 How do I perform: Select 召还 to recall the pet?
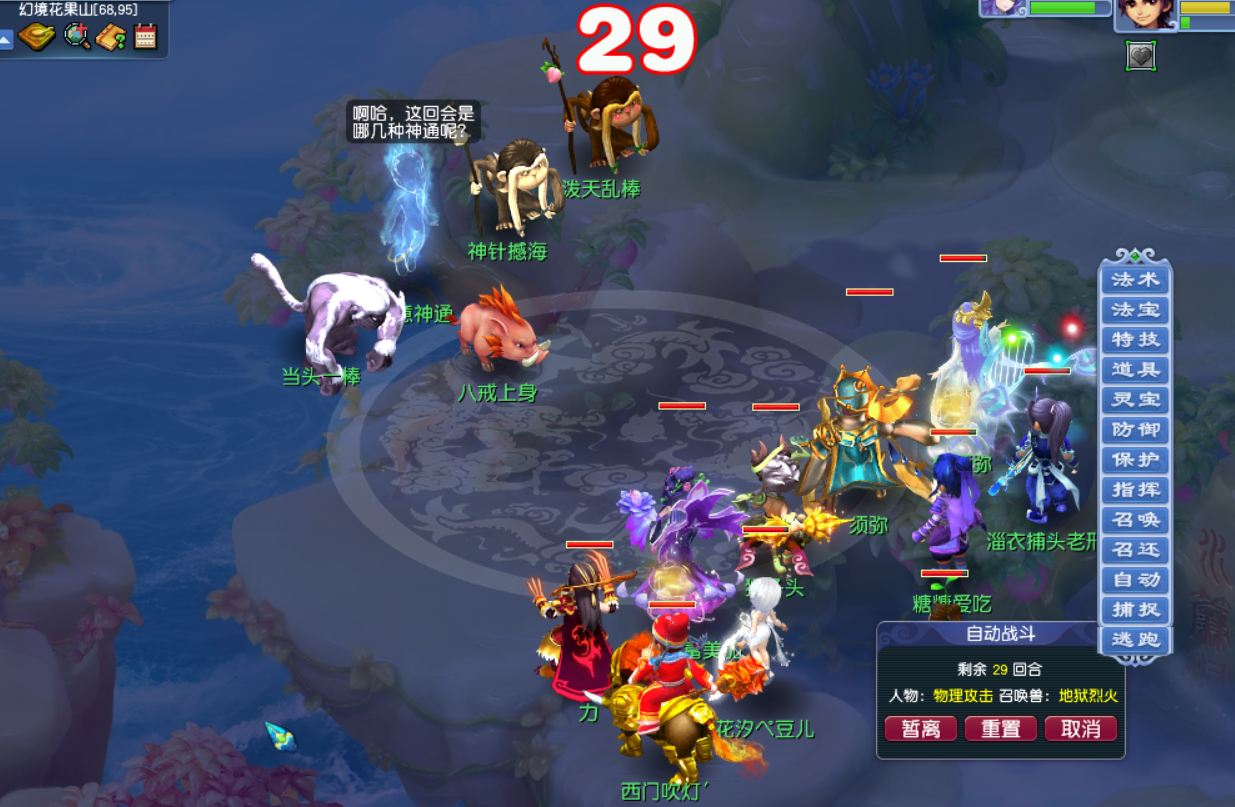click(1135, 550)
